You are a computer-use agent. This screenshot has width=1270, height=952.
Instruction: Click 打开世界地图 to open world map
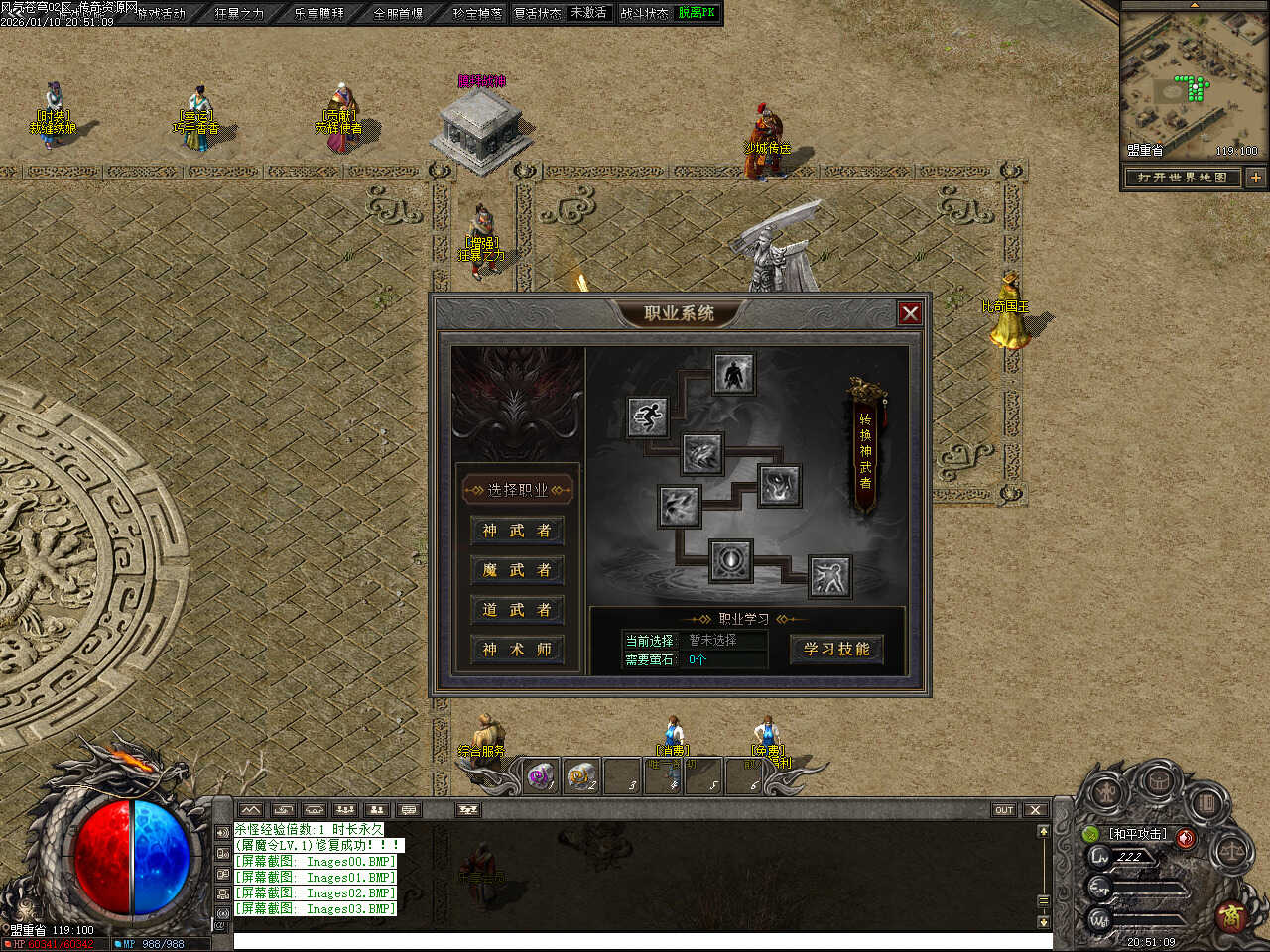tap(1182, 178)
